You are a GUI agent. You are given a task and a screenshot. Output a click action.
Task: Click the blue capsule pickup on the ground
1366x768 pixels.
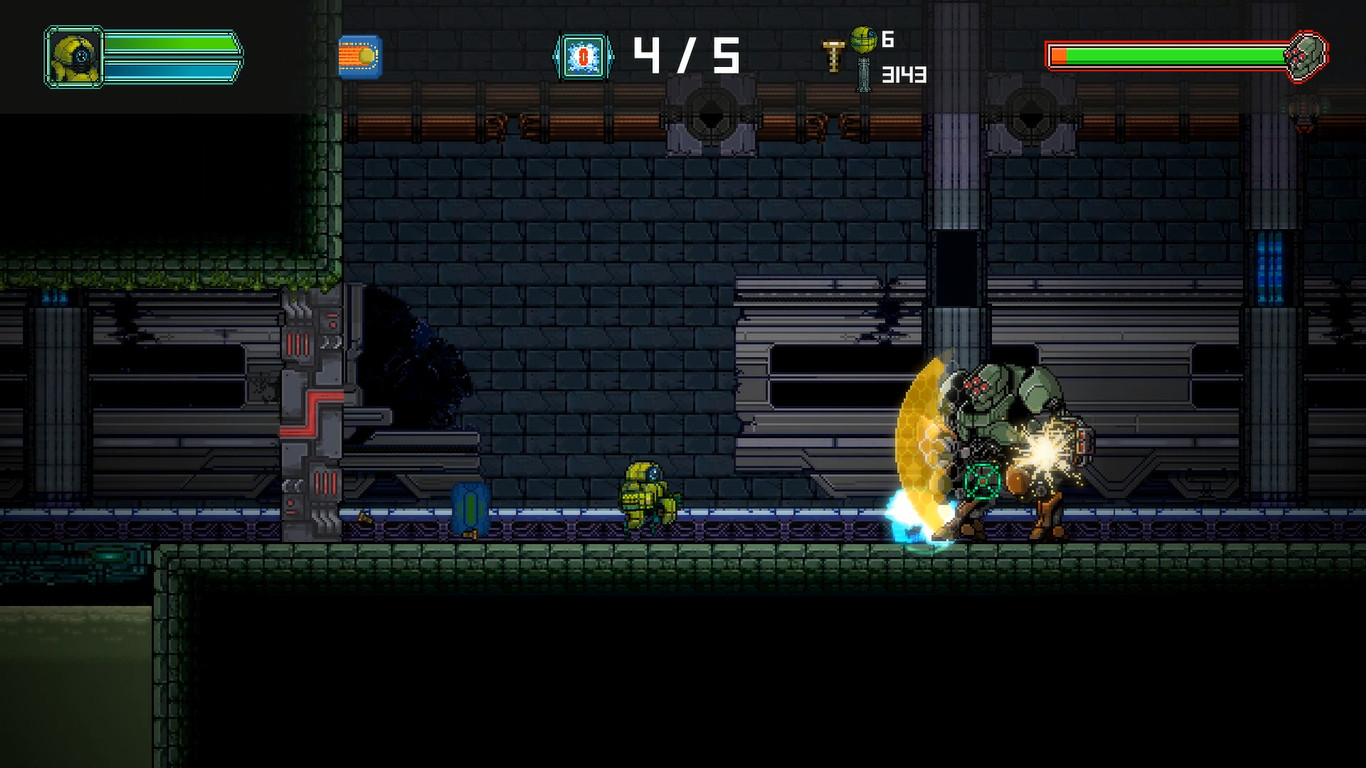(470, 506)
